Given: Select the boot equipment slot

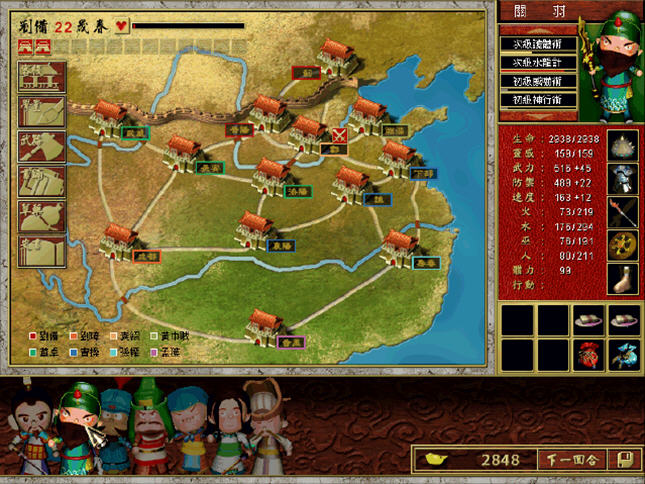Looking at the screenshot, I should click(x=624, y=277).
